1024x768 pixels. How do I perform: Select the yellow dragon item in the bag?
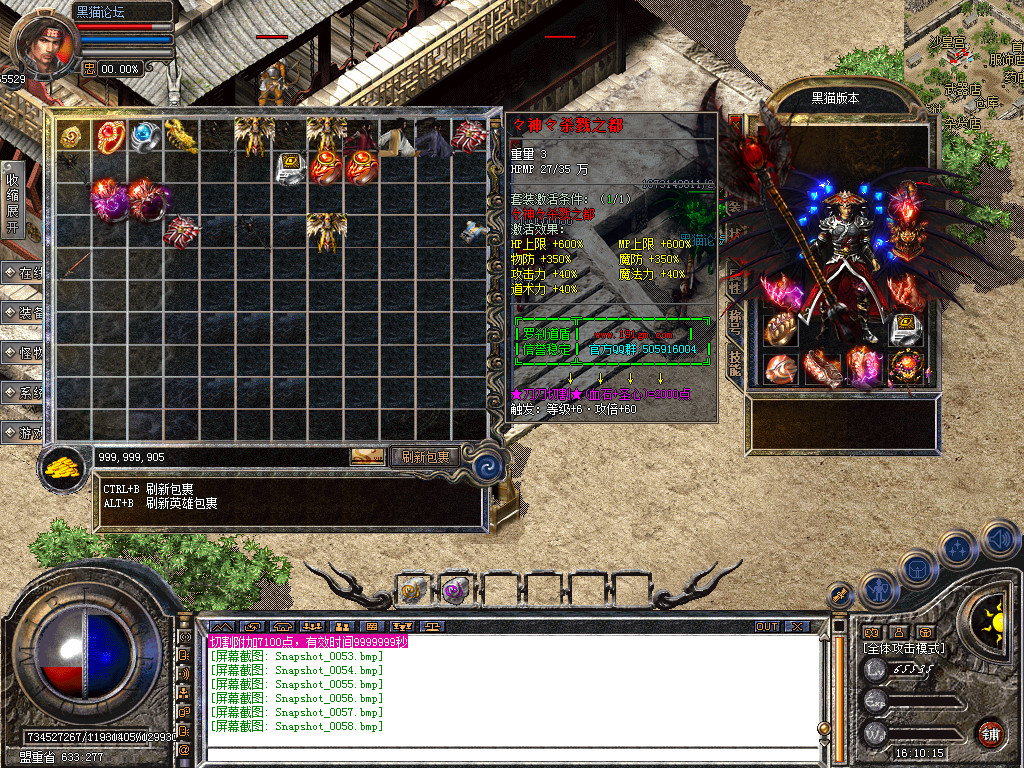181,135
